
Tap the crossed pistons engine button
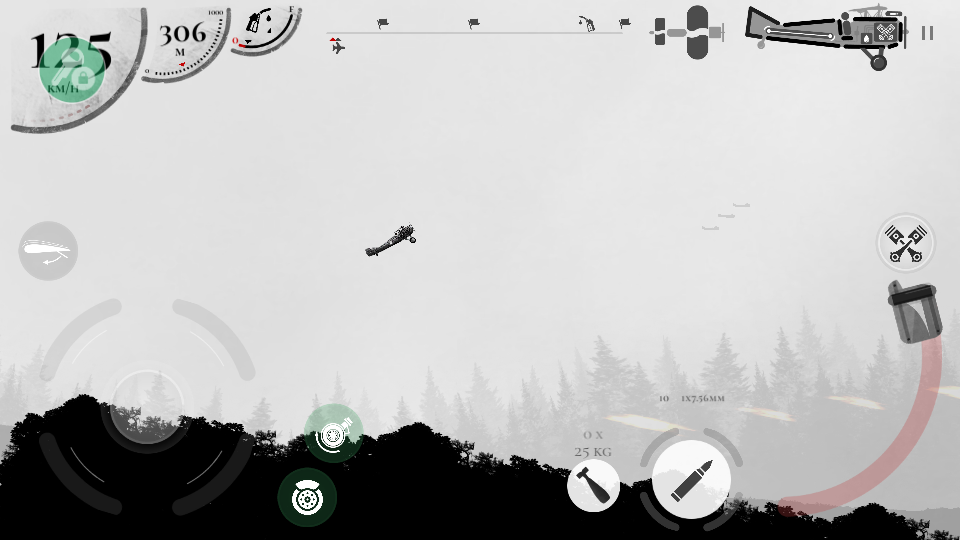[x=905, y=243]
